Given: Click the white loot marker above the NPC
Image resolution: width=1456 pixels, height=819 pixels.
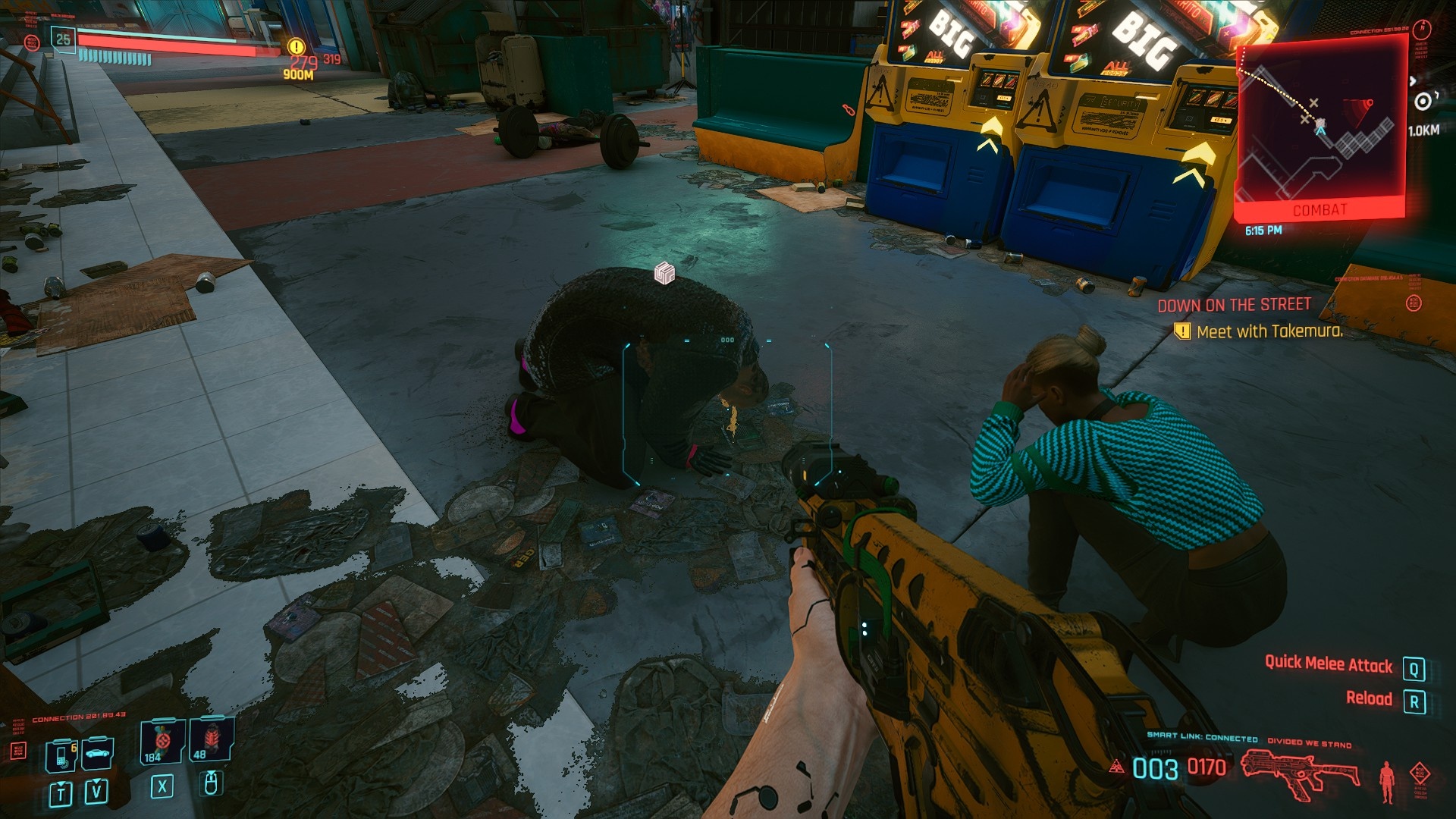Looking at the screenshot, I should click(664, 273).
